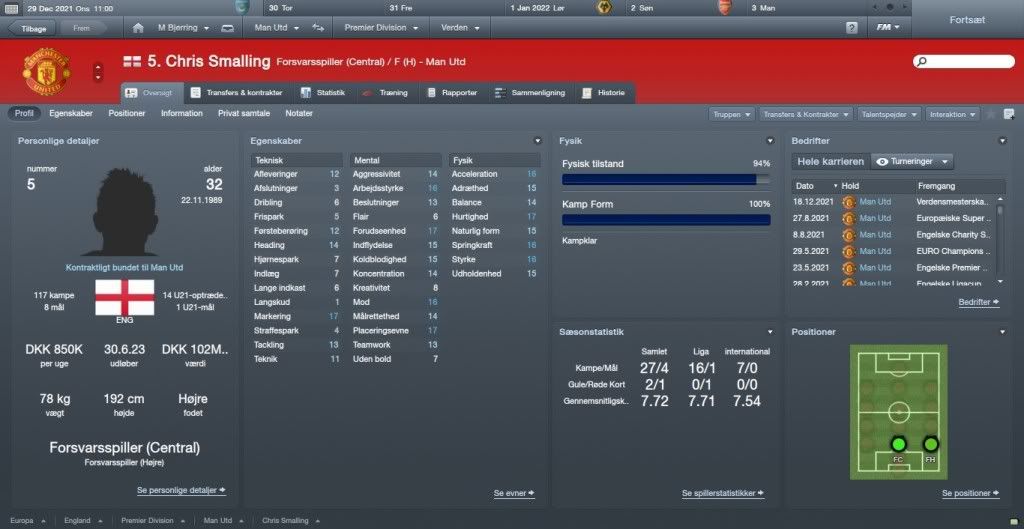This screenshot has height=529, width=1024.
Task: View the Historie tab
Action: [605, 93]
